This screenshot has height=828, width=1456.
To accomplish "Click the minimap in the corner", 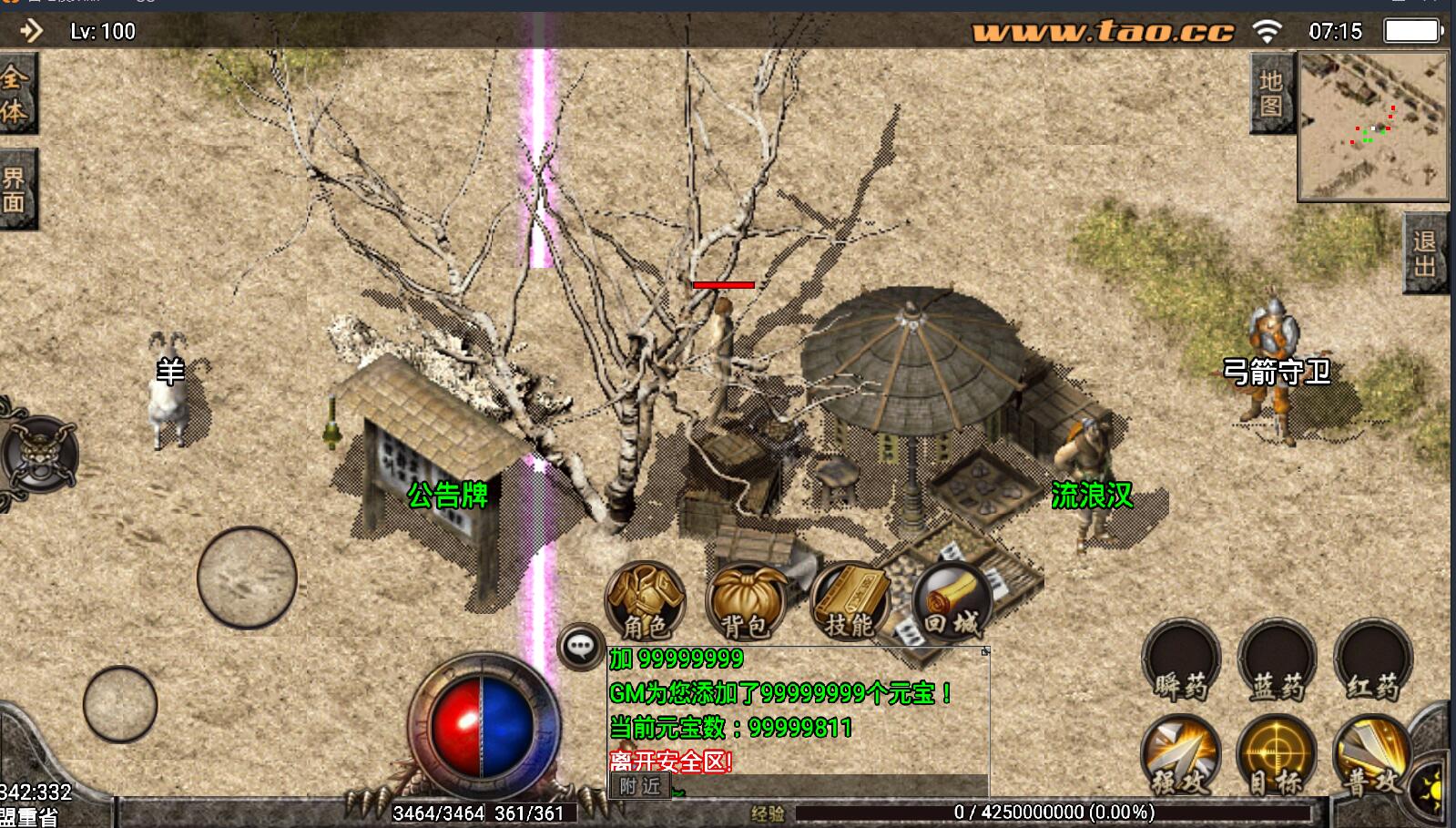I will point(1373,126).
